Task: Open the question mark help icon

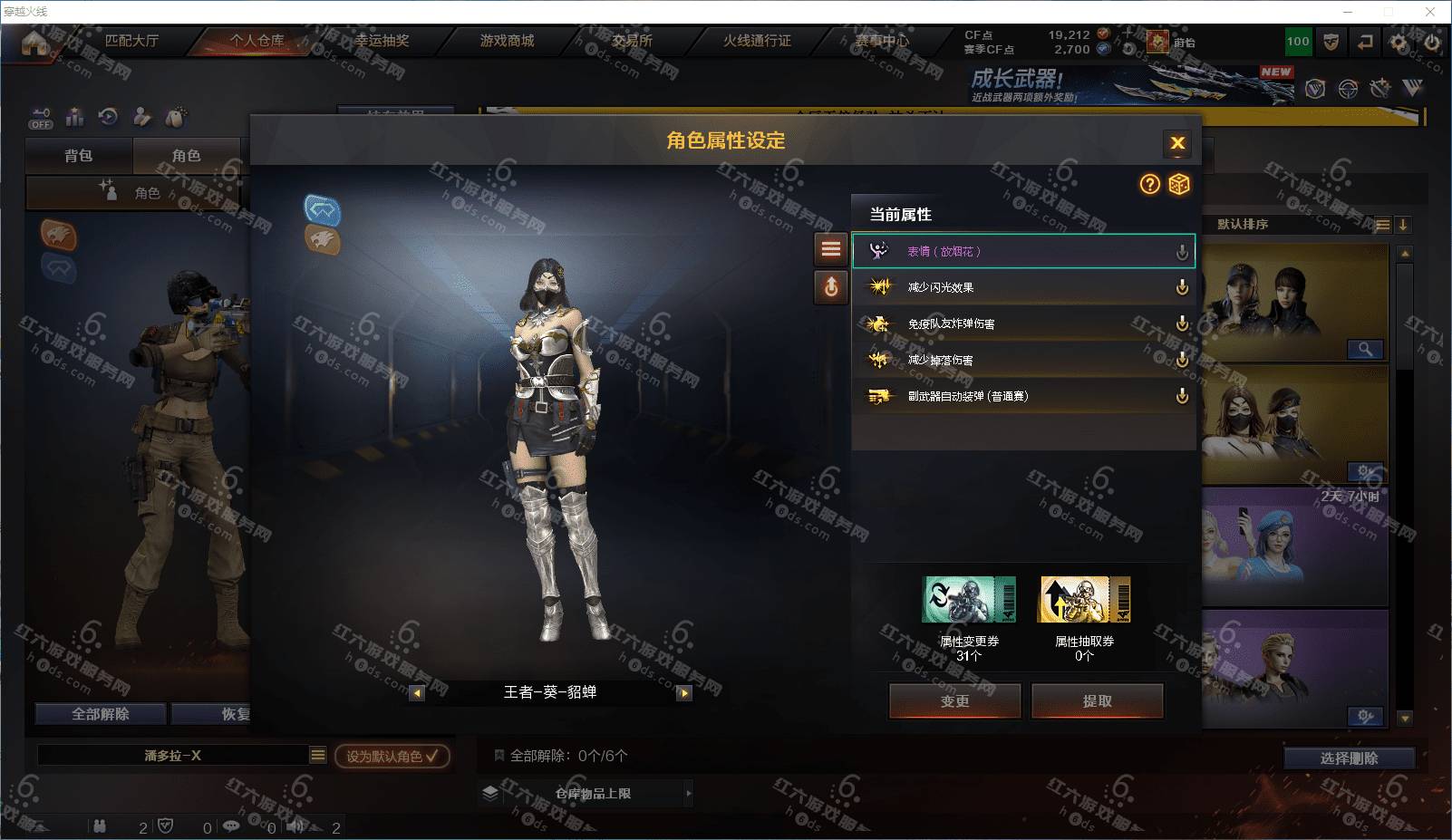Action: tap(1149, 185)
